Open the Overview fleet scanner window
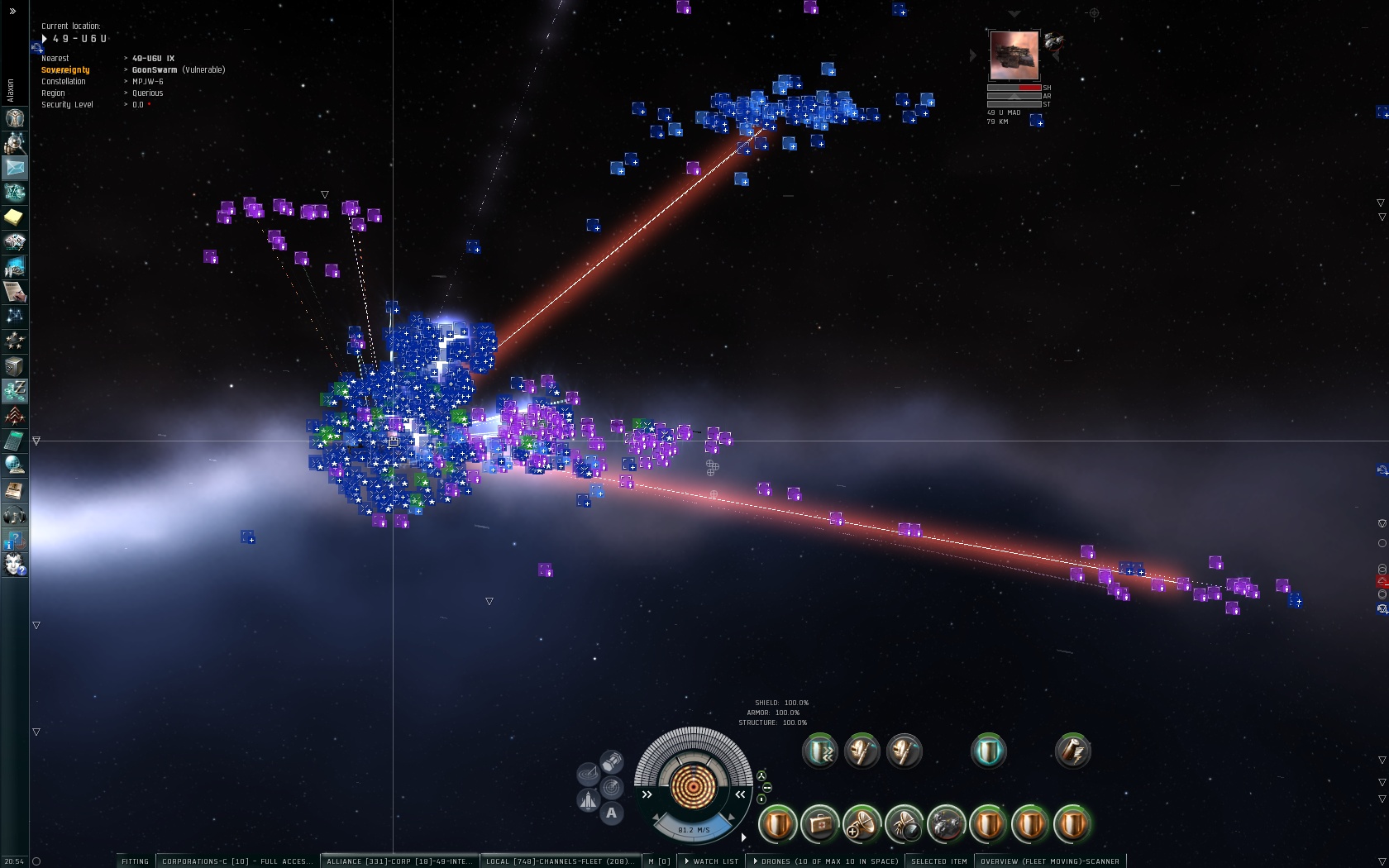The height and width of the screenshot is (868, 1389). click(1049, 861)
